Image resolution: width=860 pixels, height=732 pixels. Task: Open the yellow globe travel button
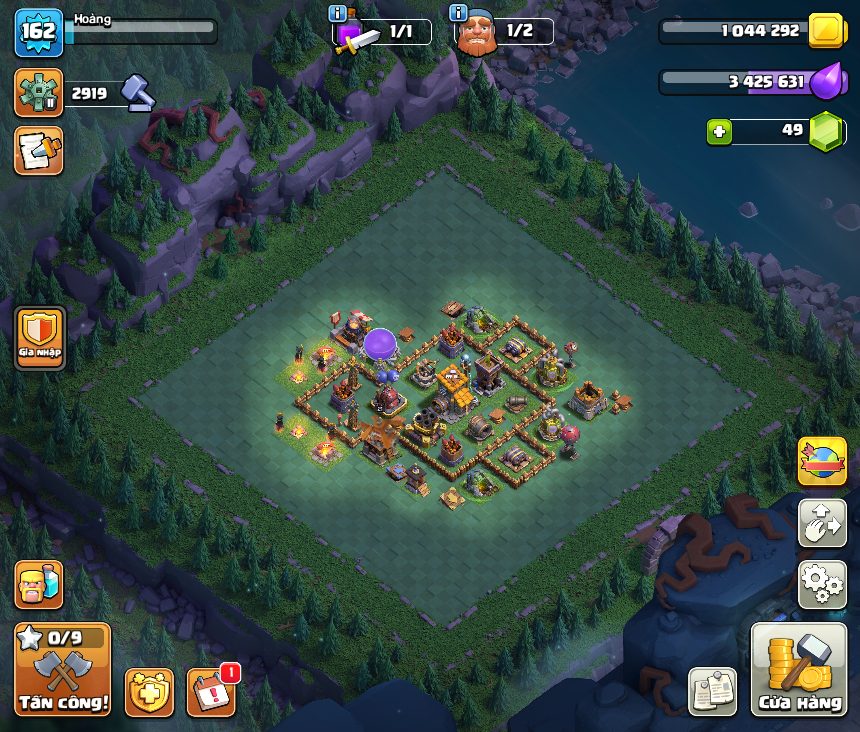pos(822,461)
